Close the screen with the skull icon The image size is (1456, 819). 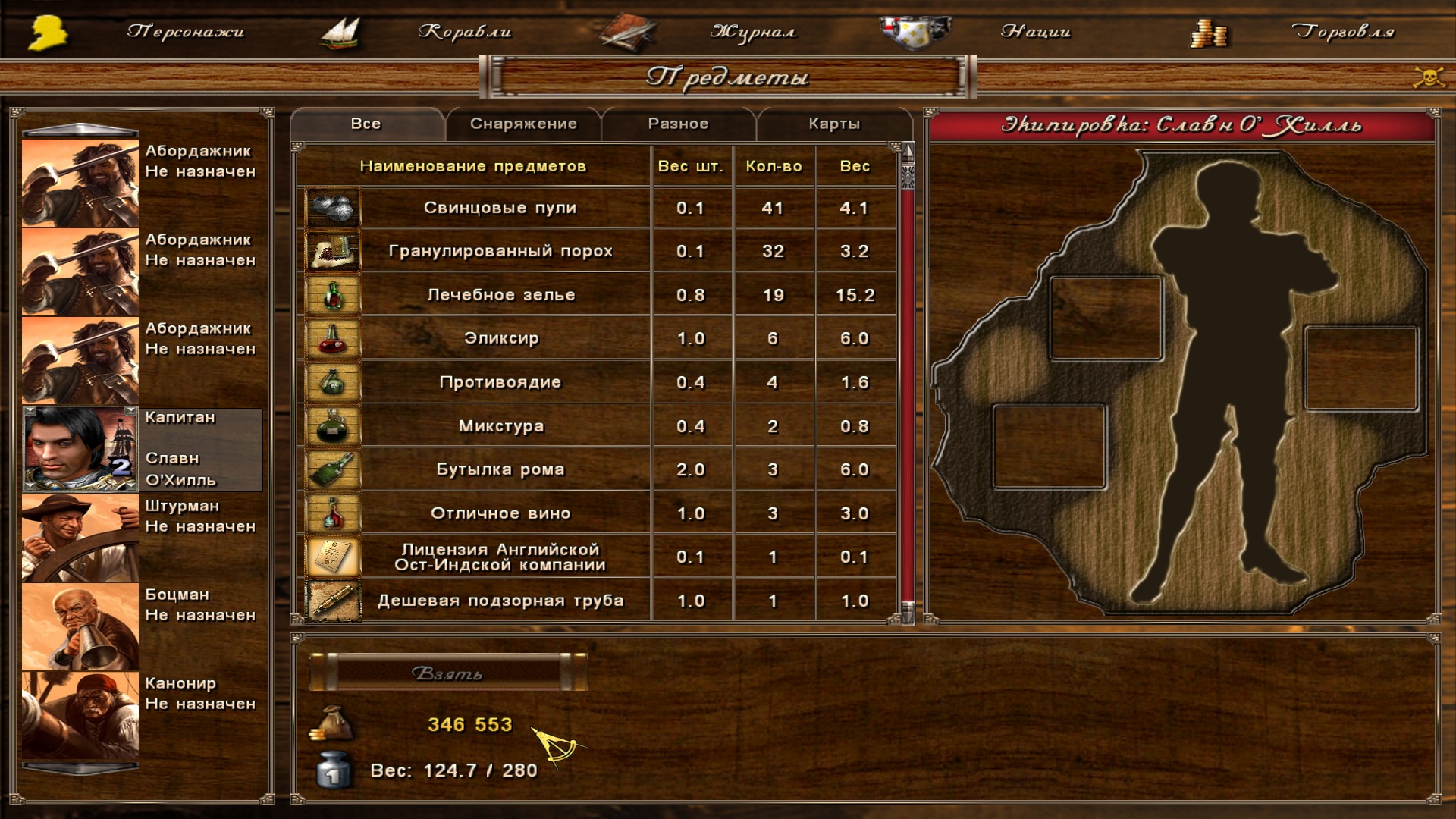1429,77
